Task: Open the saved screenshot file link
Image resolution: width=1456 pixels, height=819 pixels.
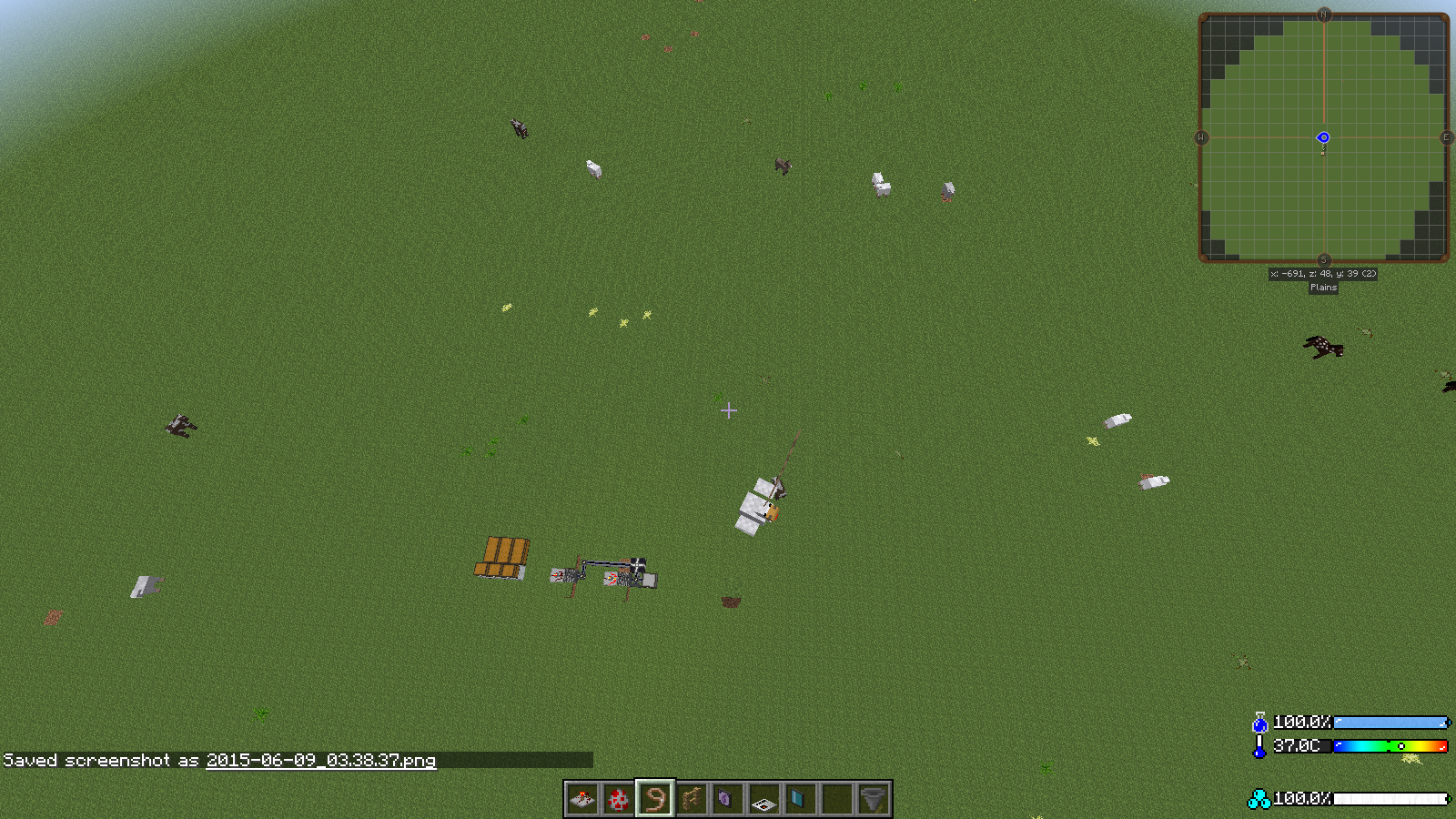Action: point(321,761)
